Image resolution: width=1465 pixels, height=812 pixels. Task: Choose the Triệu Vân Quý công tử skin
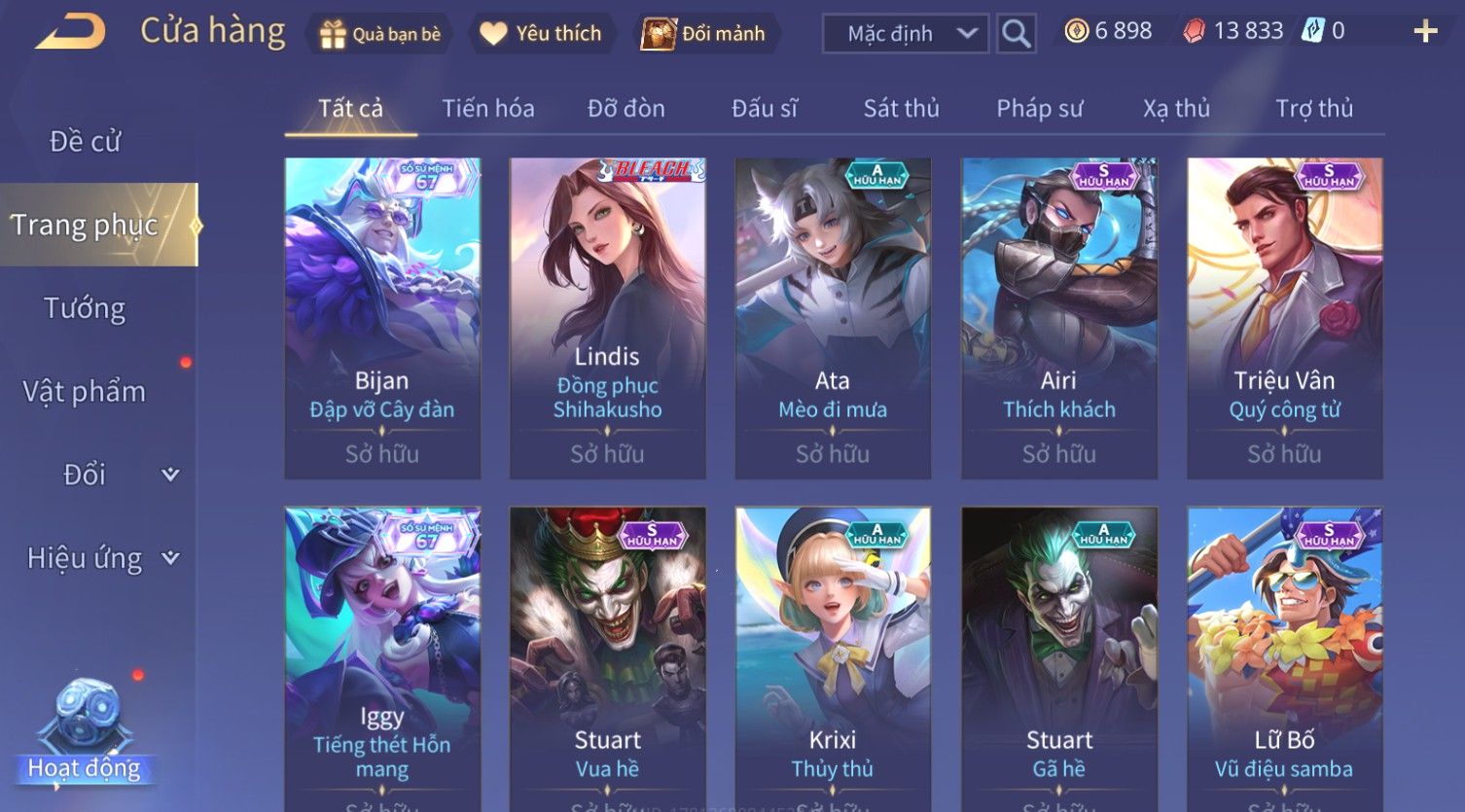[1284, 317]
